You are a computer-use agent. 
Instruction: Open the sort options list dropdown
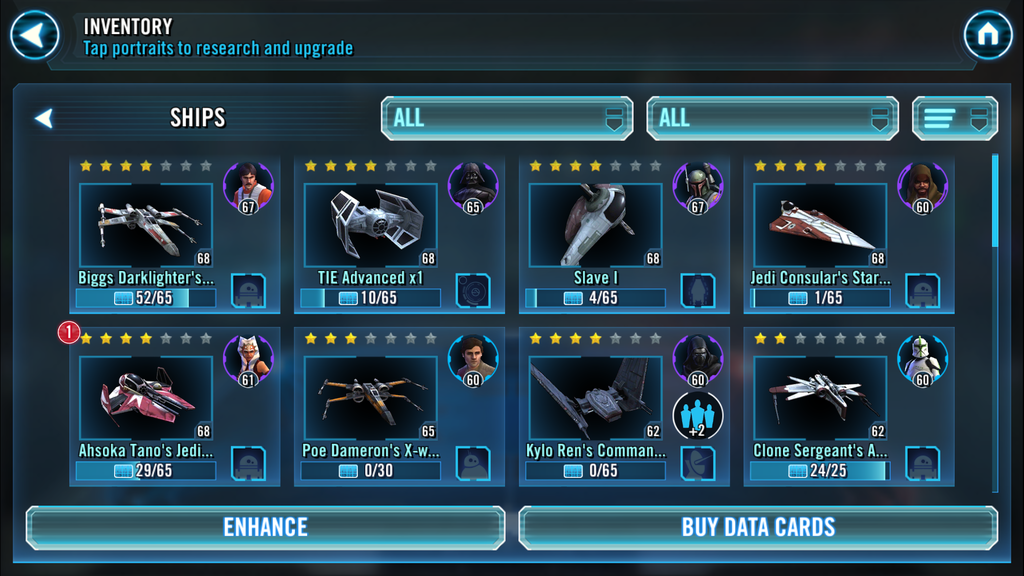click(954, 118)
